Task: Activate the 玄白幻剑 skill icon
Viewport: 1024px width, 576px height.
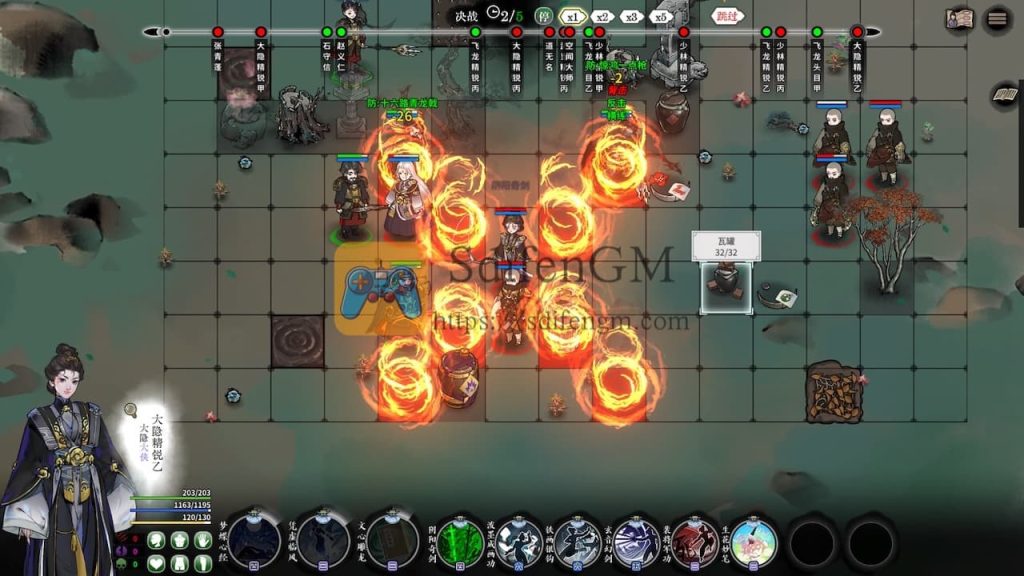Action: coord(637,542)
